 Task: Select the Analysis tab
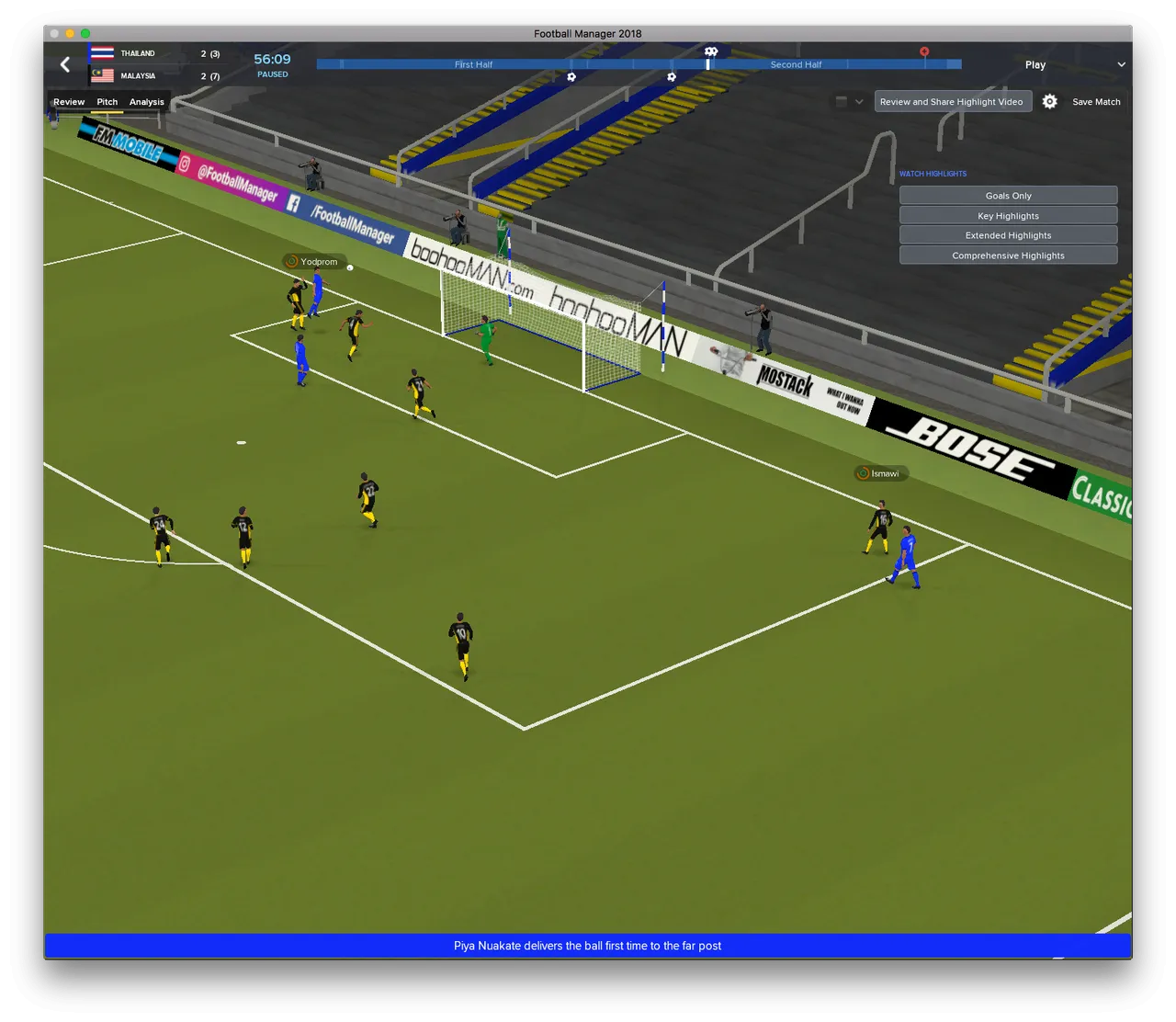[x=147, y=102]
